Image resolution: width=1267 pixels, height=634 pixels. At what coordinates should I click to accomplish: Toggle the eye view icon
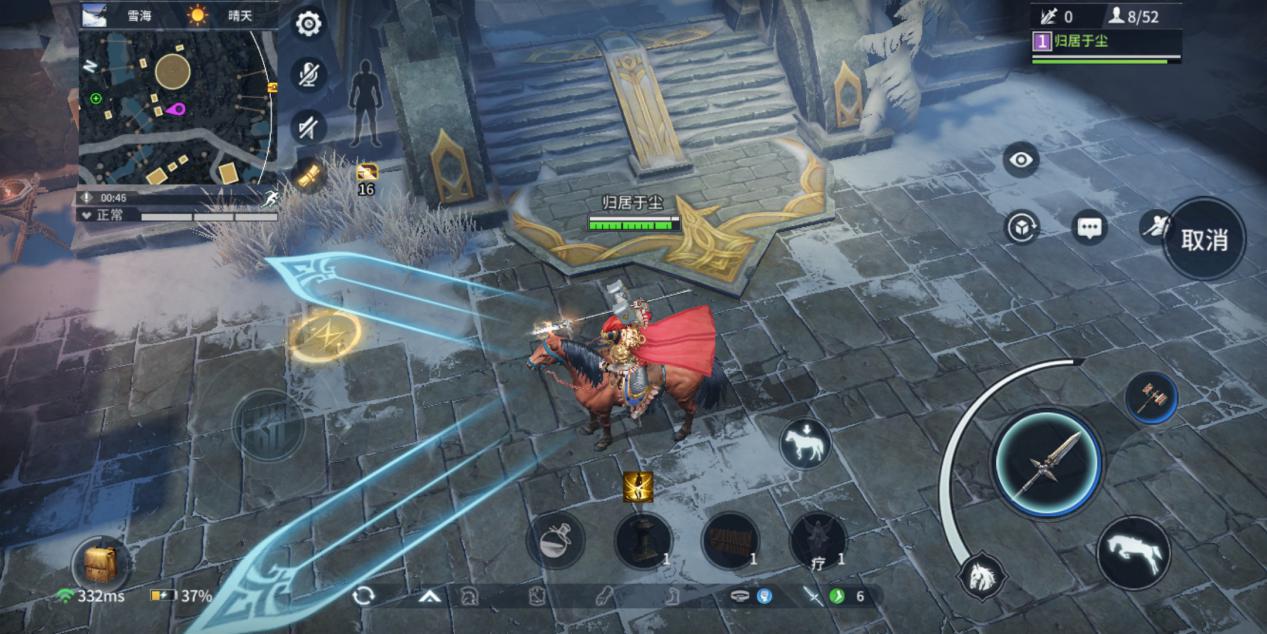click(x=1020, y=159)
